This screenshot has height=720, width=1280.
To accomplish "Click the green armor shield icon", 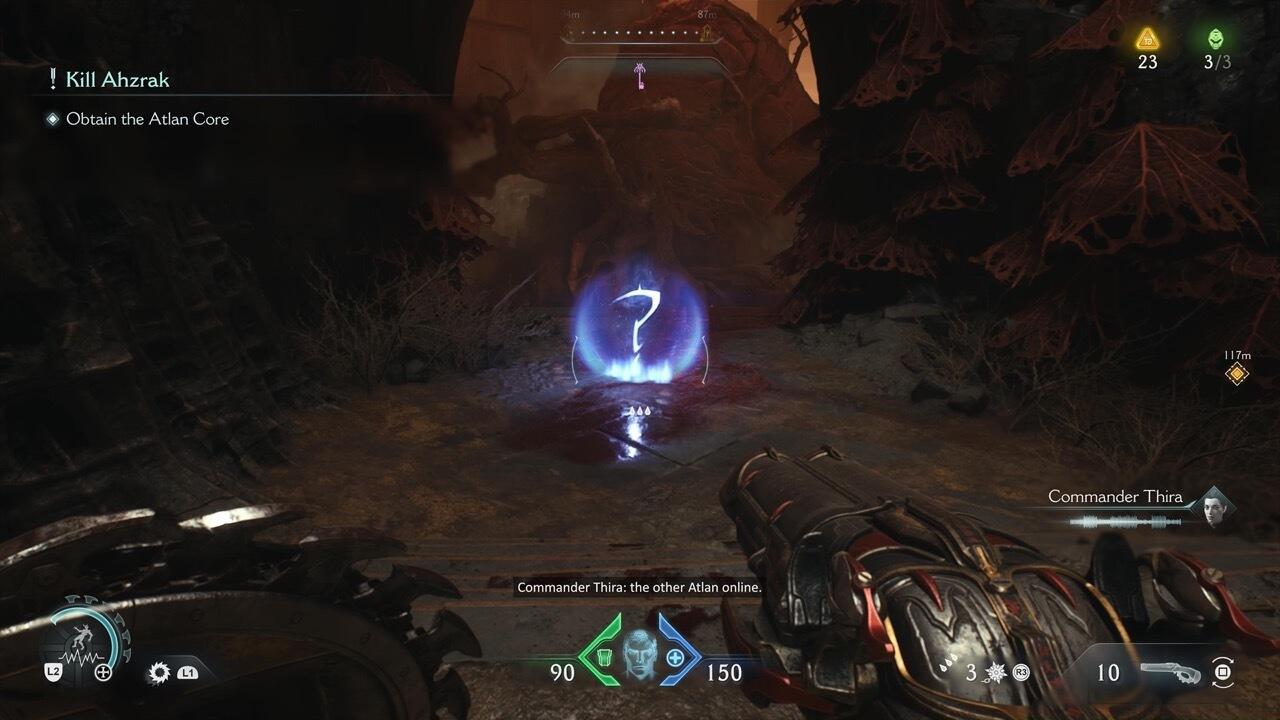I will [x=602, y=657].
